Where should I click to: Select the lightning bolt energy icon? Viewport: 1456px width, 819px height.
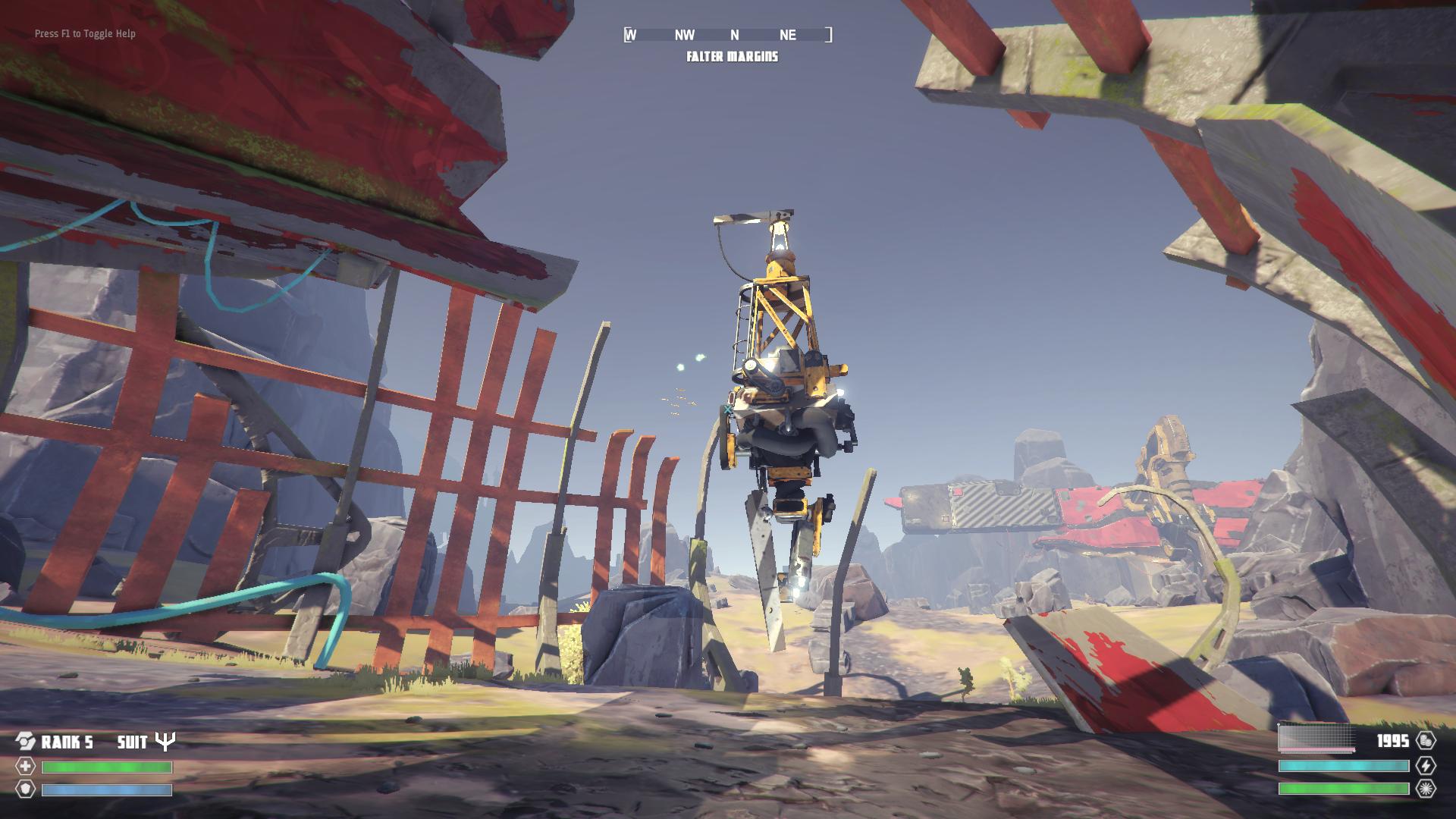pos(1425,766)
